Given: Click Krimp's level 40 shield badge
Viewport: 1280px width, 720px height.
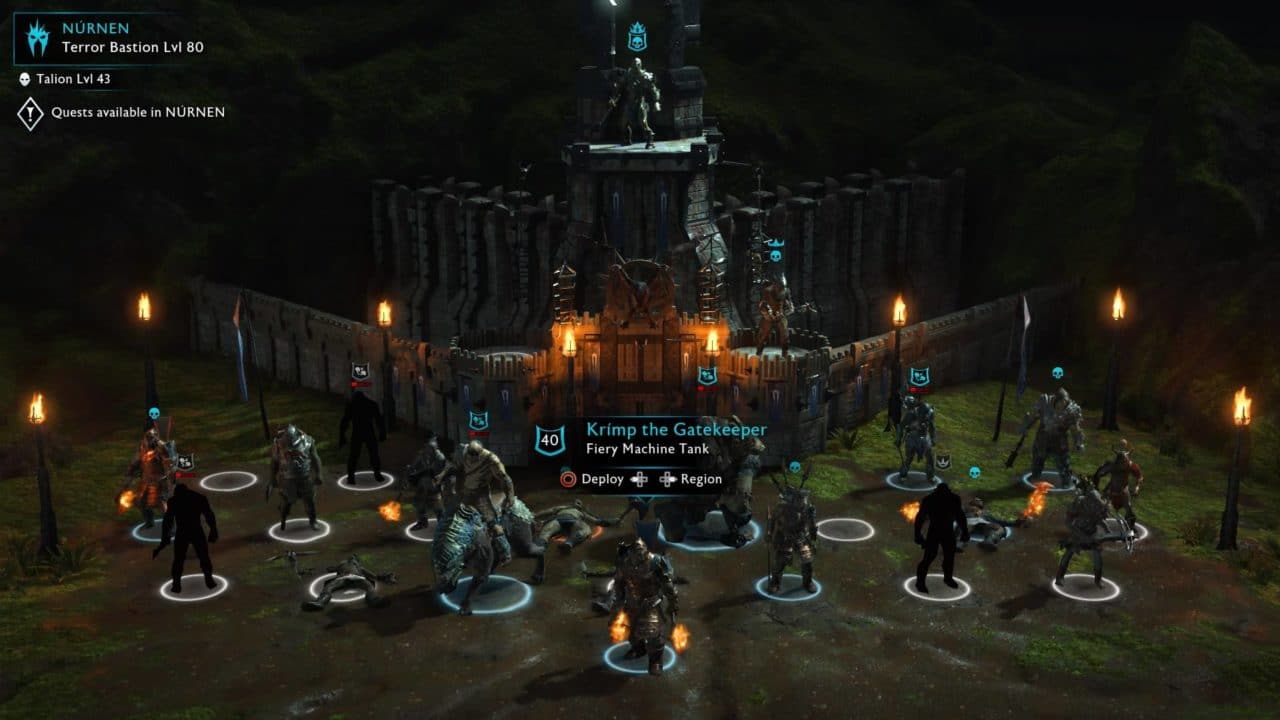Looking at the screenshot, I should (548, 439).
